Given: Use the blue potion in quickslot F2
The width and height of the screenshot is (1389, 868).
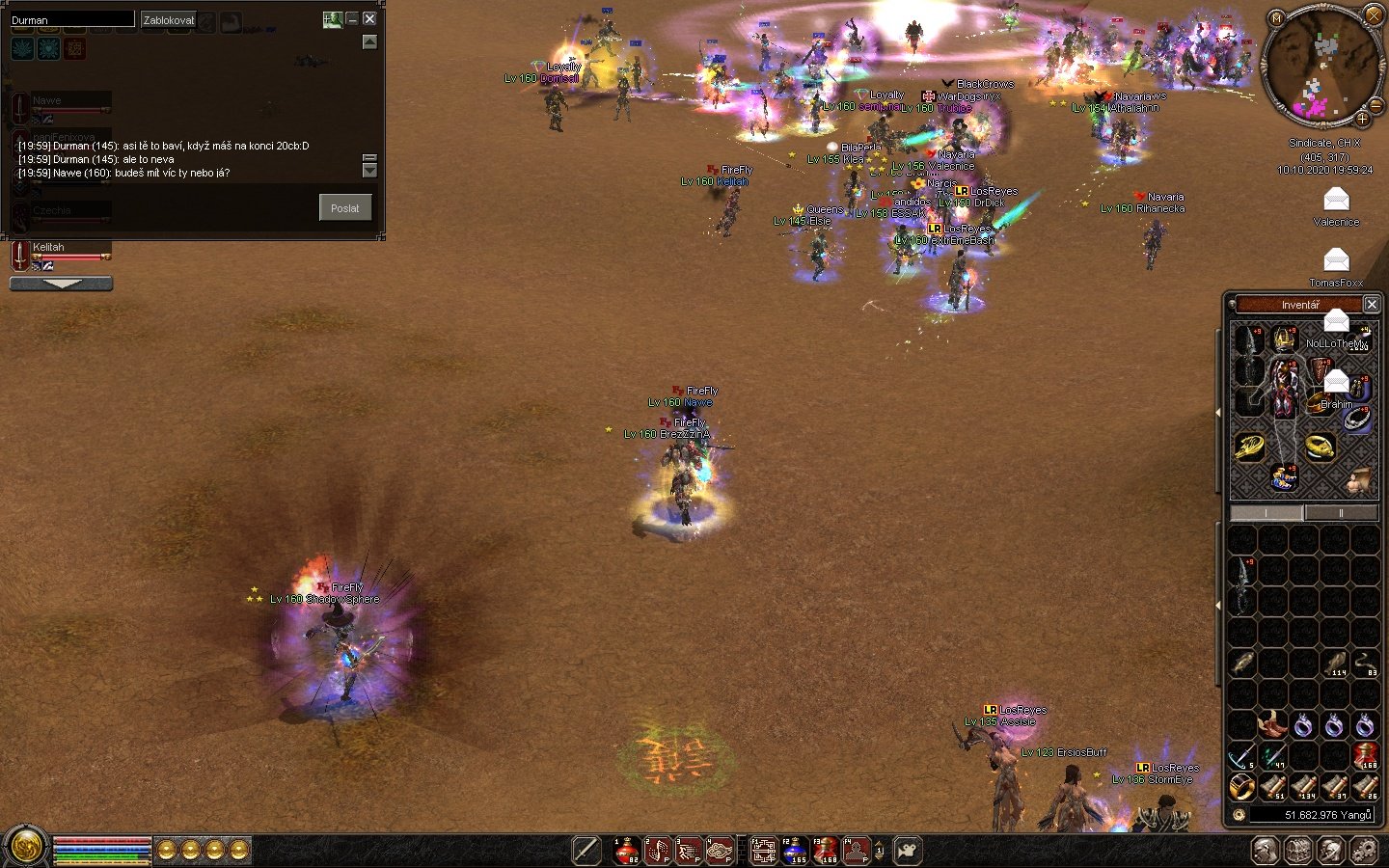Looking at the screenshot, I should (794, 851).
